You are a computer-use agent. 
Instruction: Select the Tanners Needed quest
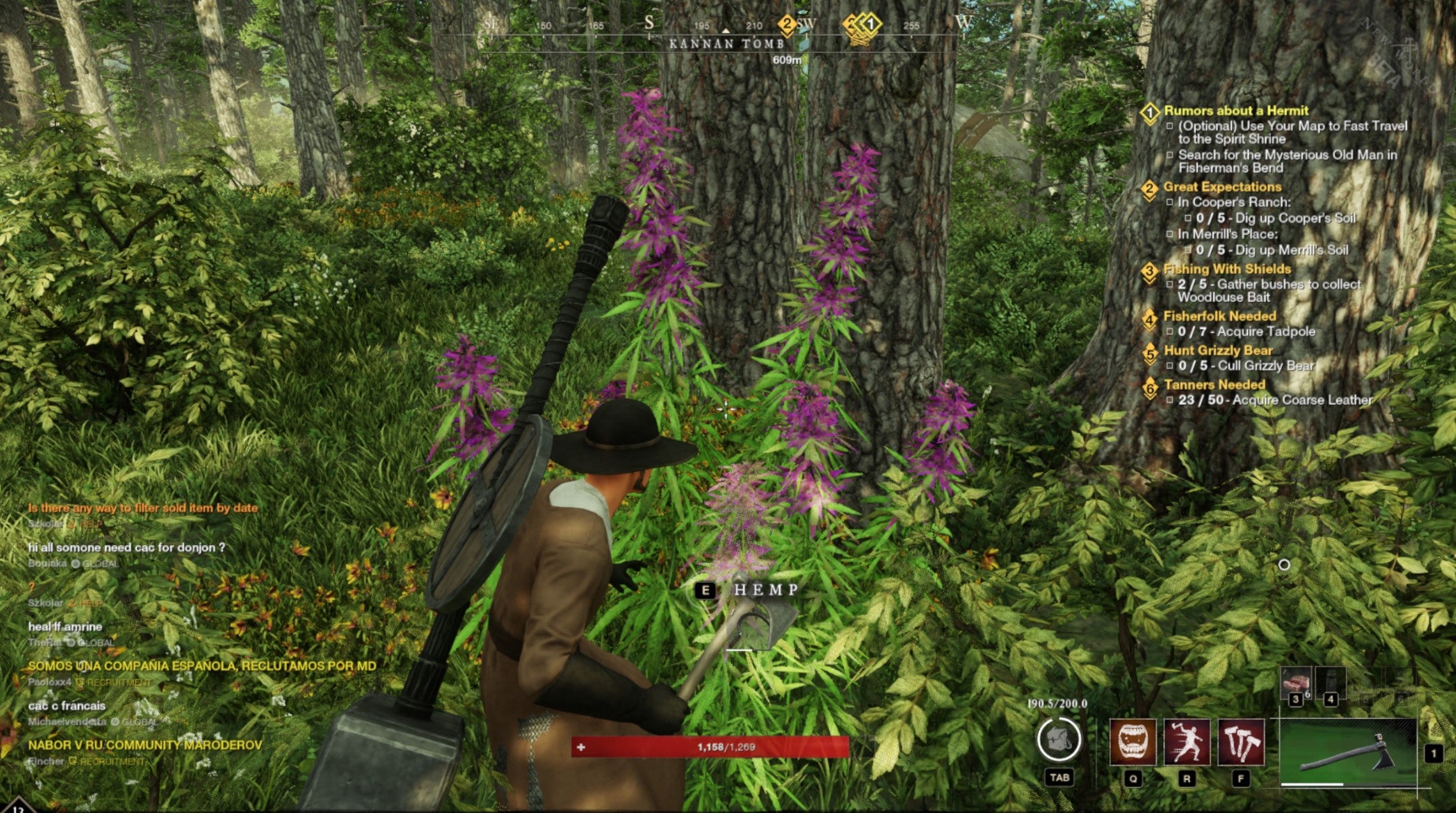point(1214,385)
